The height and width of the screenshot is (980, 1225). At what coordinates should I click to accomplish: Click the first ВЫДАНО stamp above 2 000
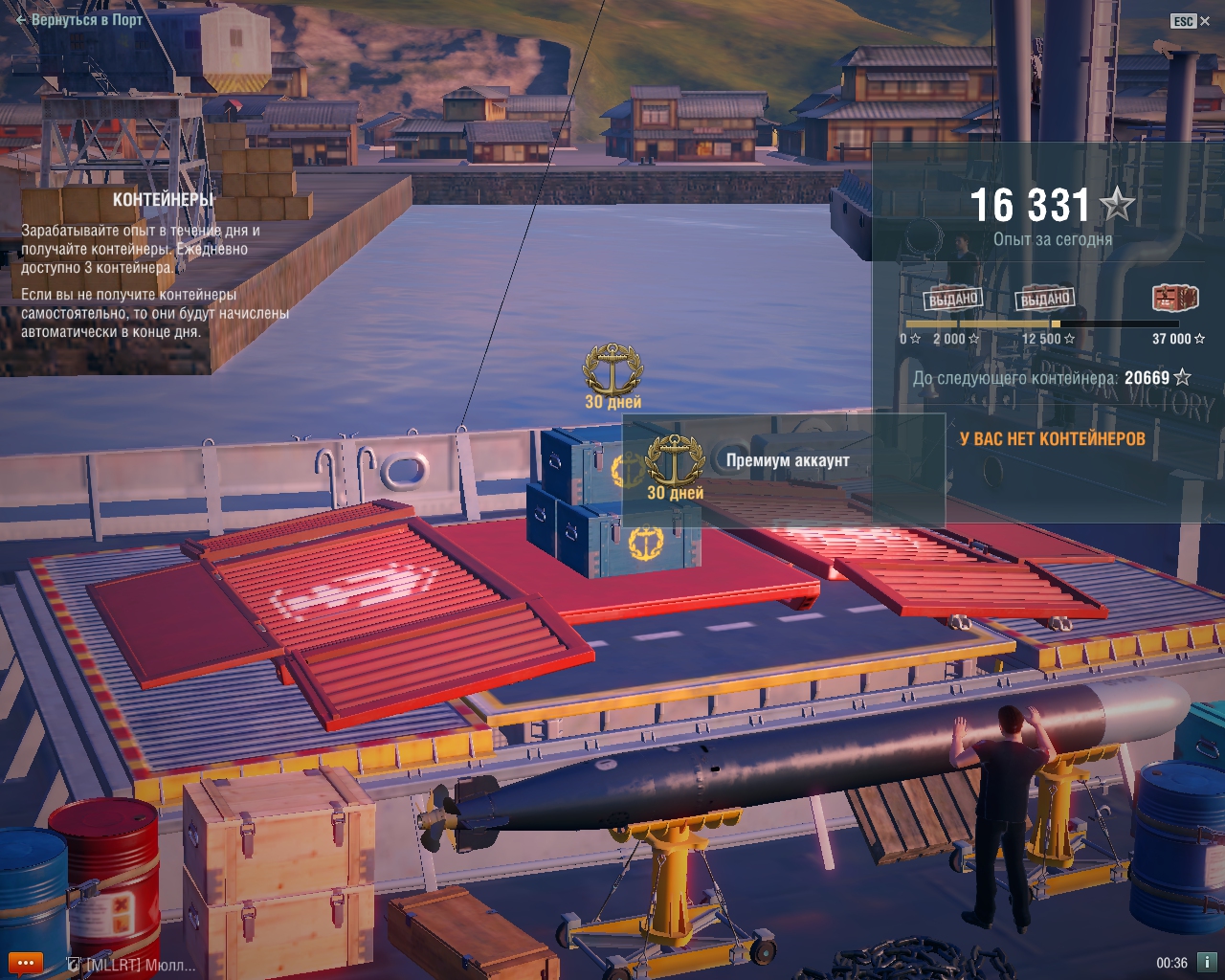point(953,299)
